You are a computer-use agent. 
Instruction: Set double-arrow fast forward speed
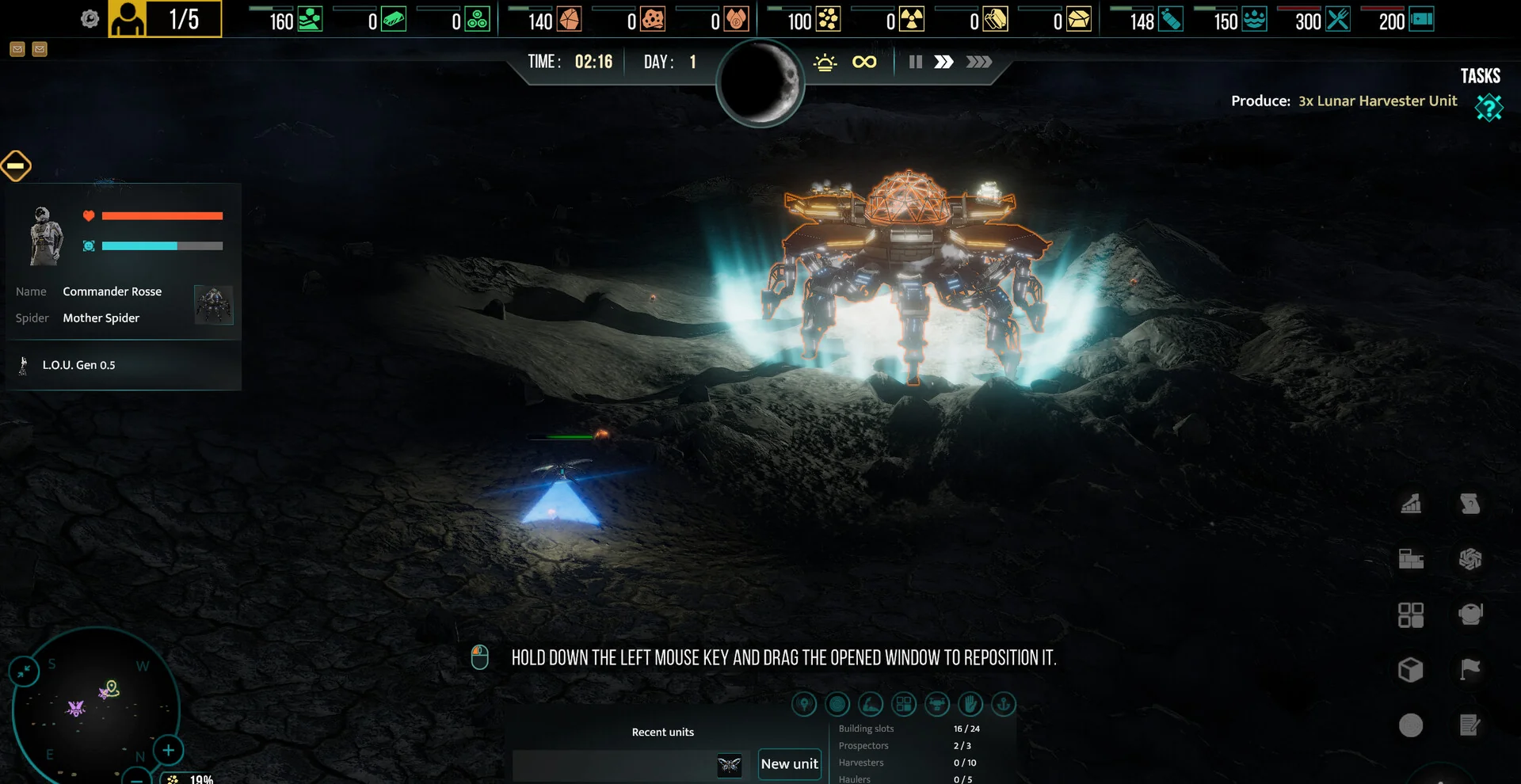pos(943,62)
